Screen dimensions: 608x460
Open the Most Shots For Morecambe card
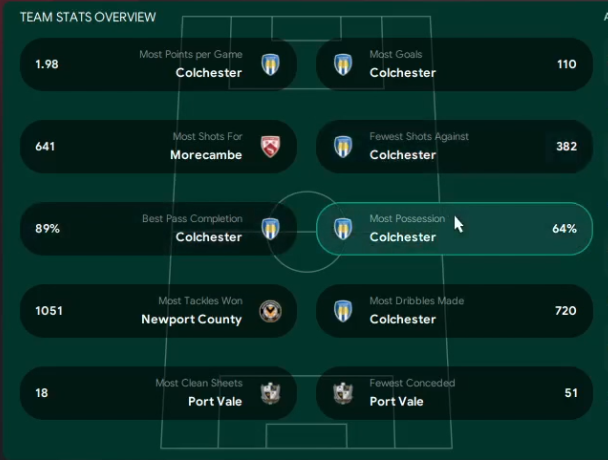158,146
